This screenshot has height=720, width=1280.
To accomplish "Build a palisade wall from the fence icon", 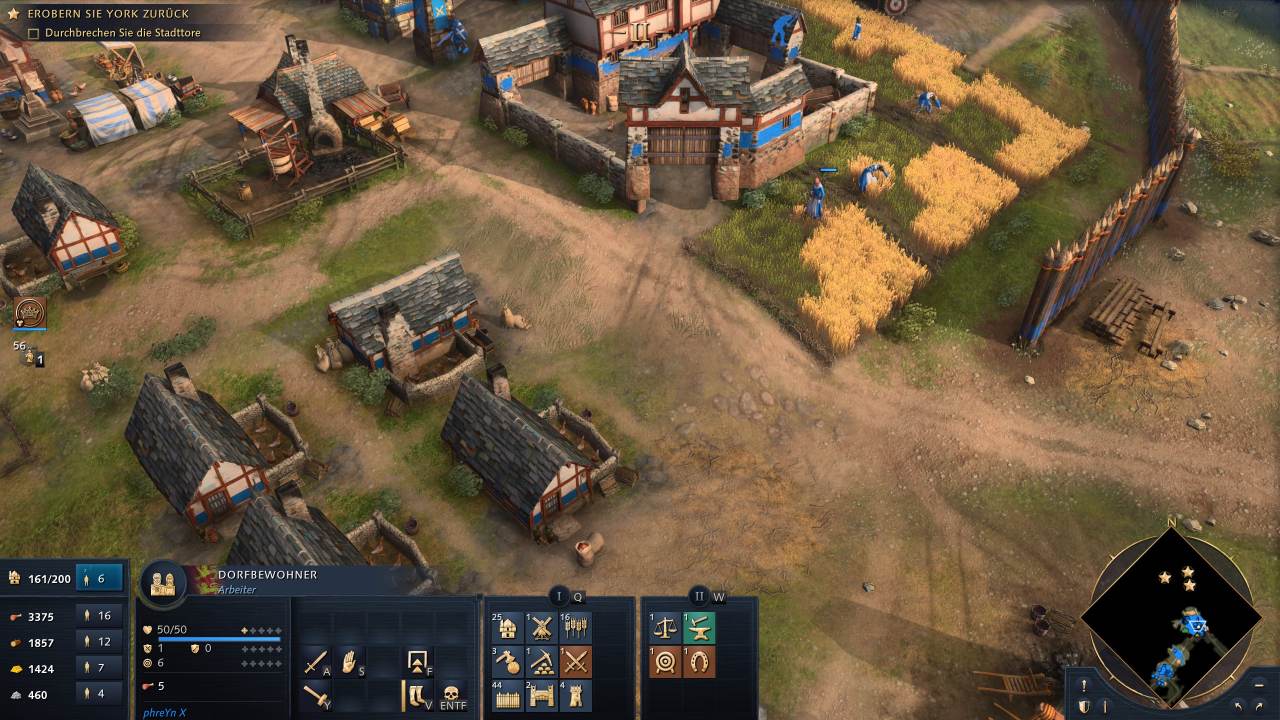I will [x=508, y=695].
